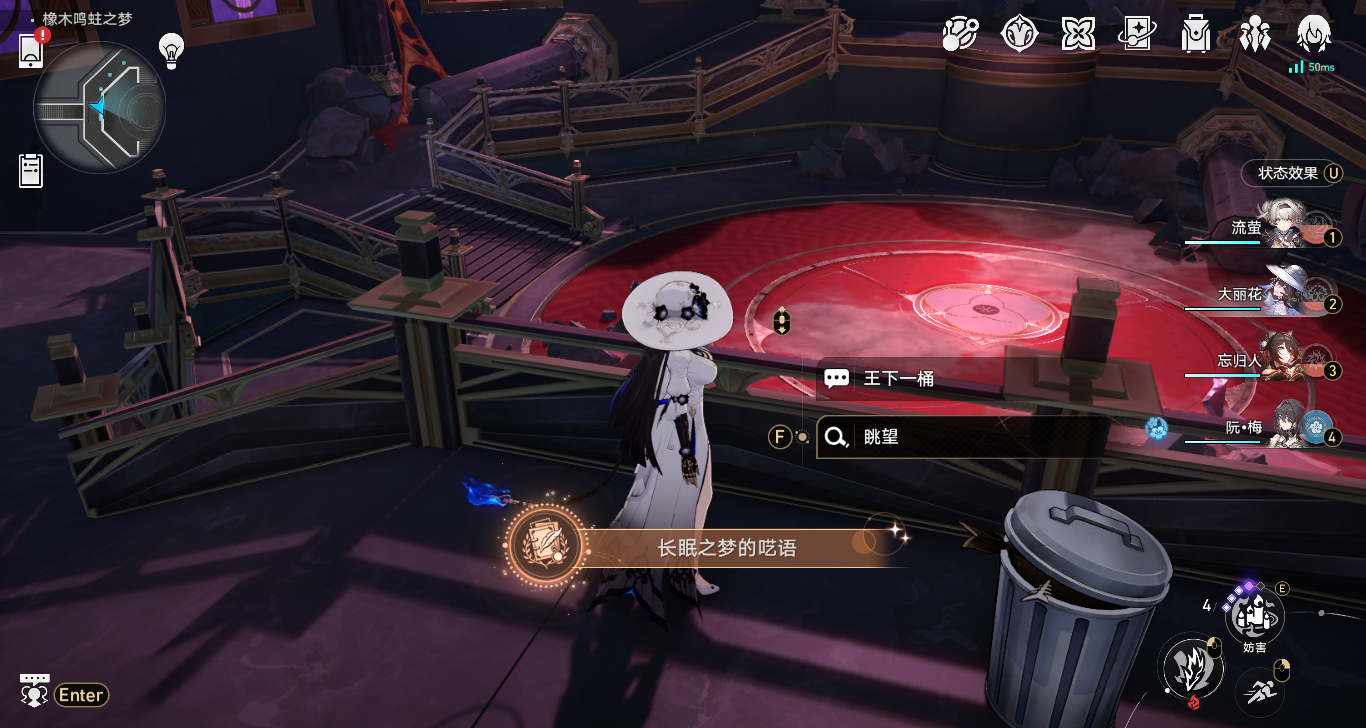This screenshot has height=728, width=1366.
Task: Open the phone menu icon with red alert
Action: 31,49
